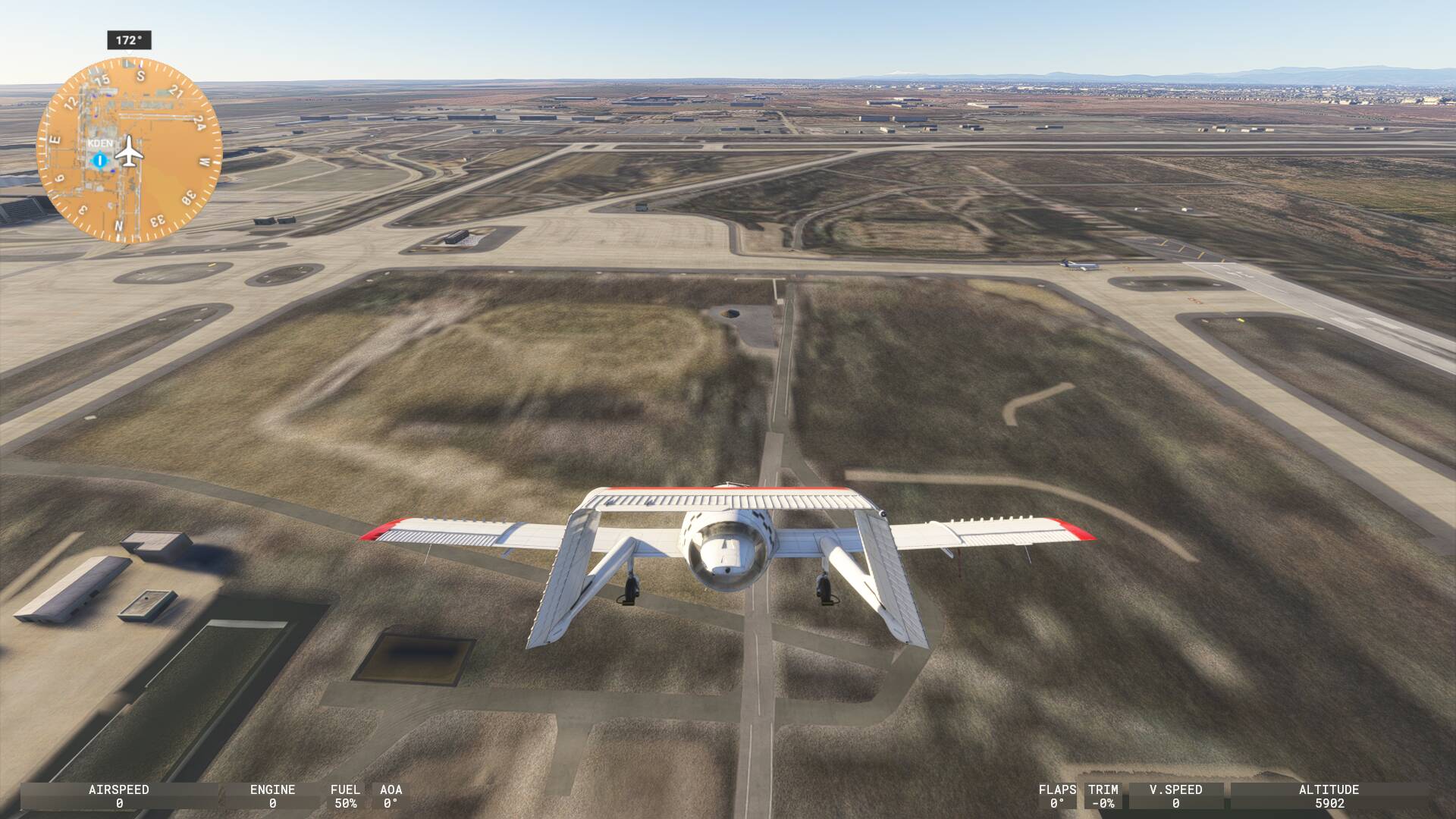
Task: Select the KDEN airport marker on minimap
Action: coord(99,159)
